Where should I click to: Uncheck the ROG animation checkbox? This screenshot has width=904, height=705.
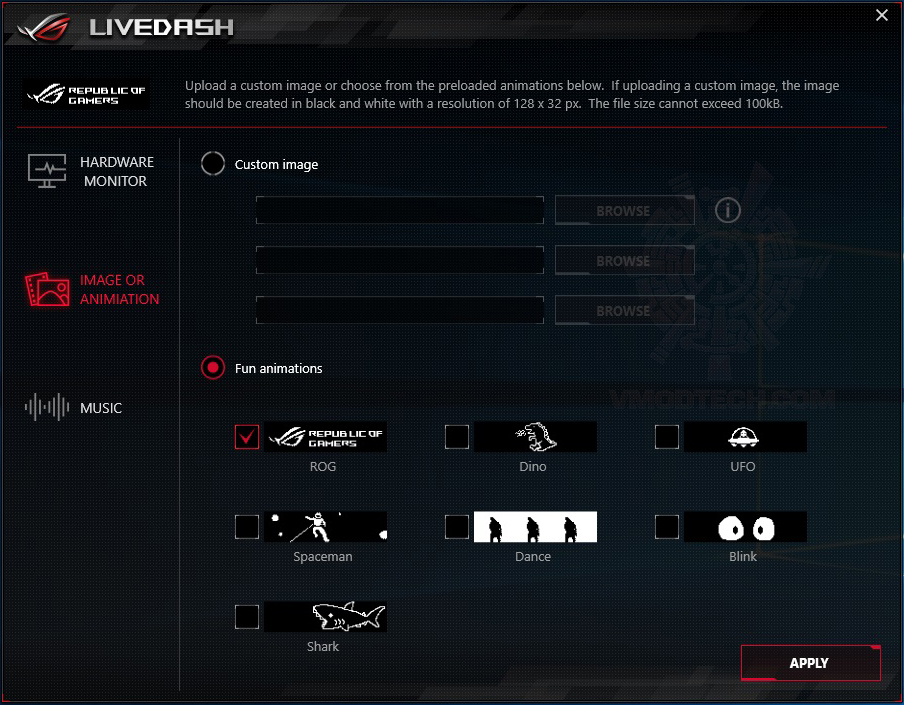[247, 437]
